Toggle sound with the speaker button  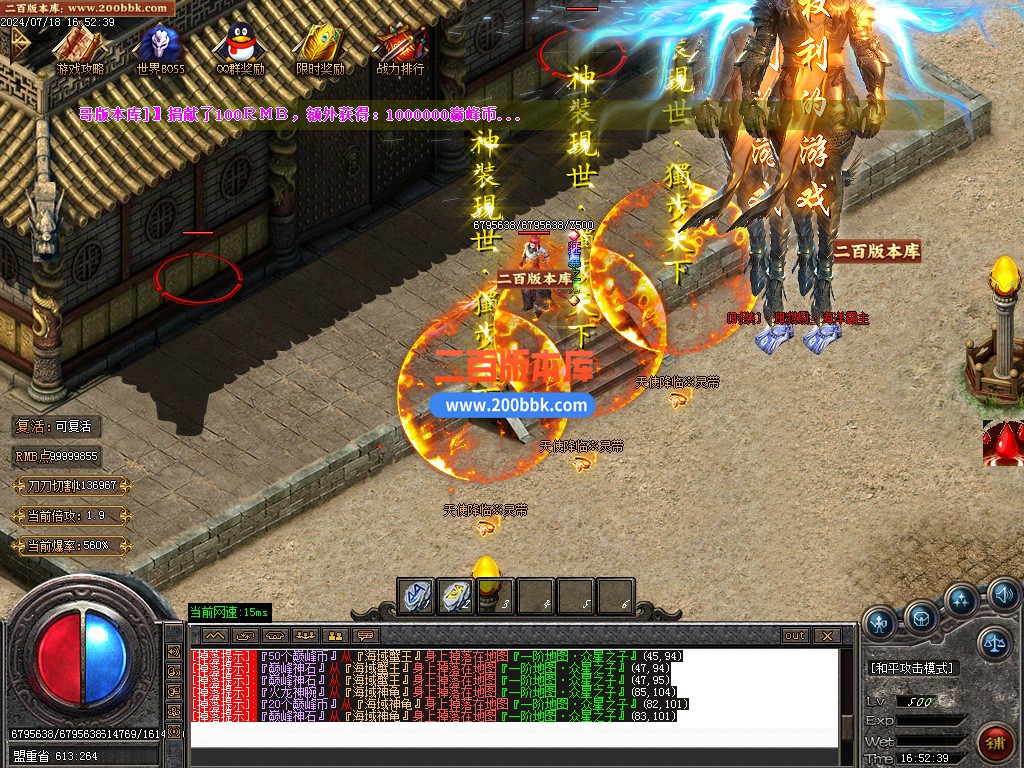[1003, 597]
